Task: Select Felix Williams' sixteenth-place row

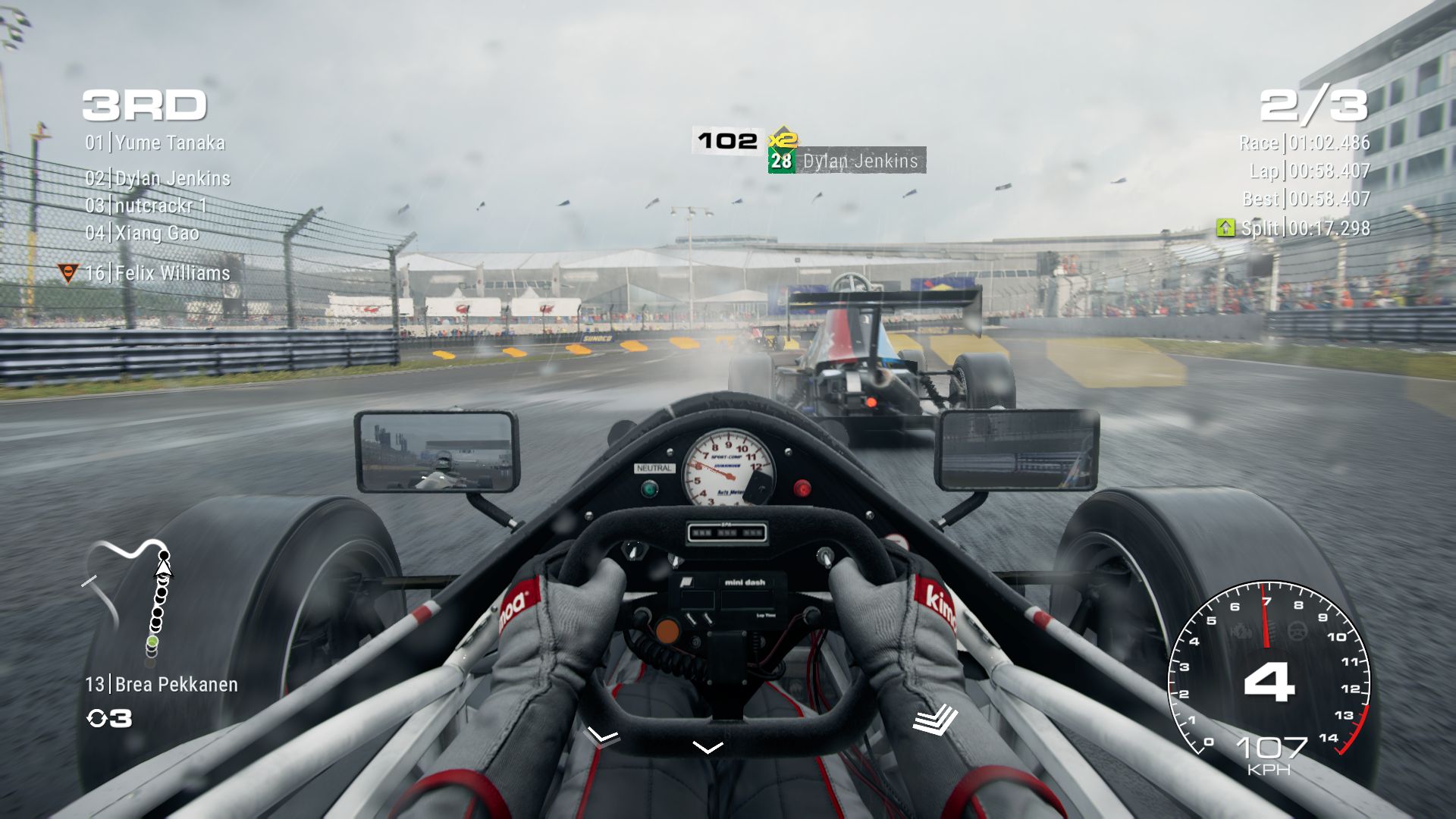Action: tap(158, 274)
